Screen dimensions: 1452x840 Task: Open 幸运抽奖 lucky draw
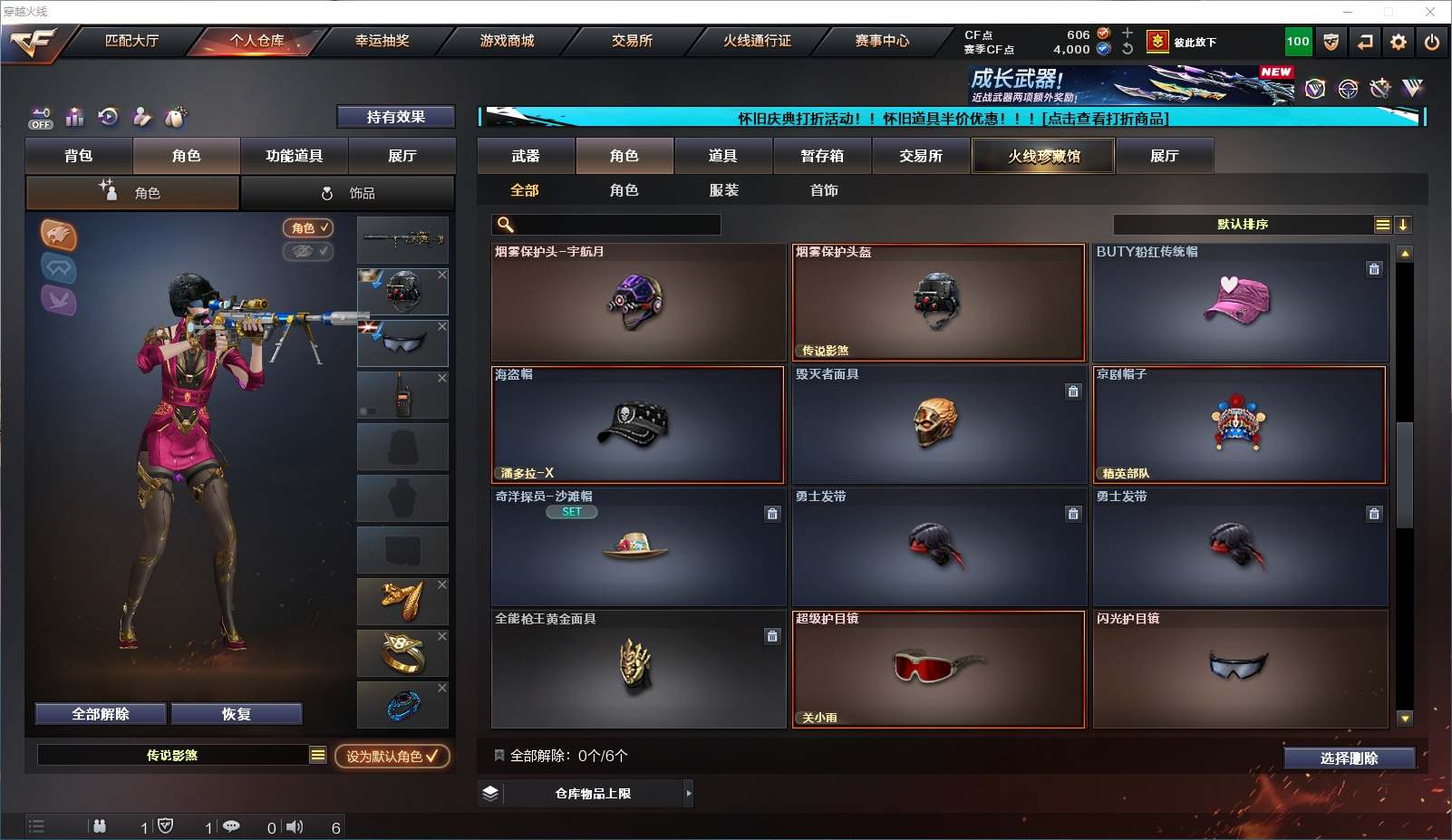pyautogui.click(x=382, y=41)
